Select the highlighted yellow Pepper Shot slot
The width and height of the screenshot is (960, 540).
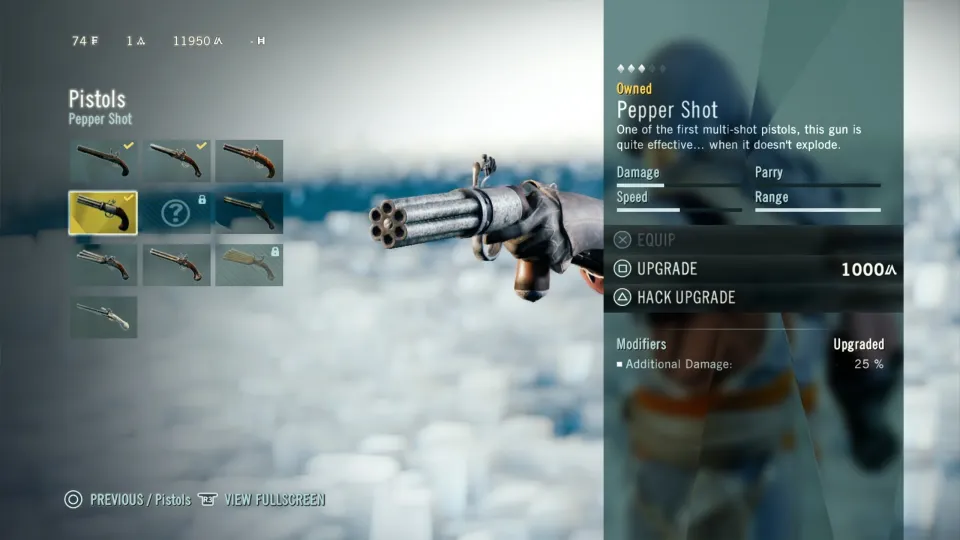(103, 213)
